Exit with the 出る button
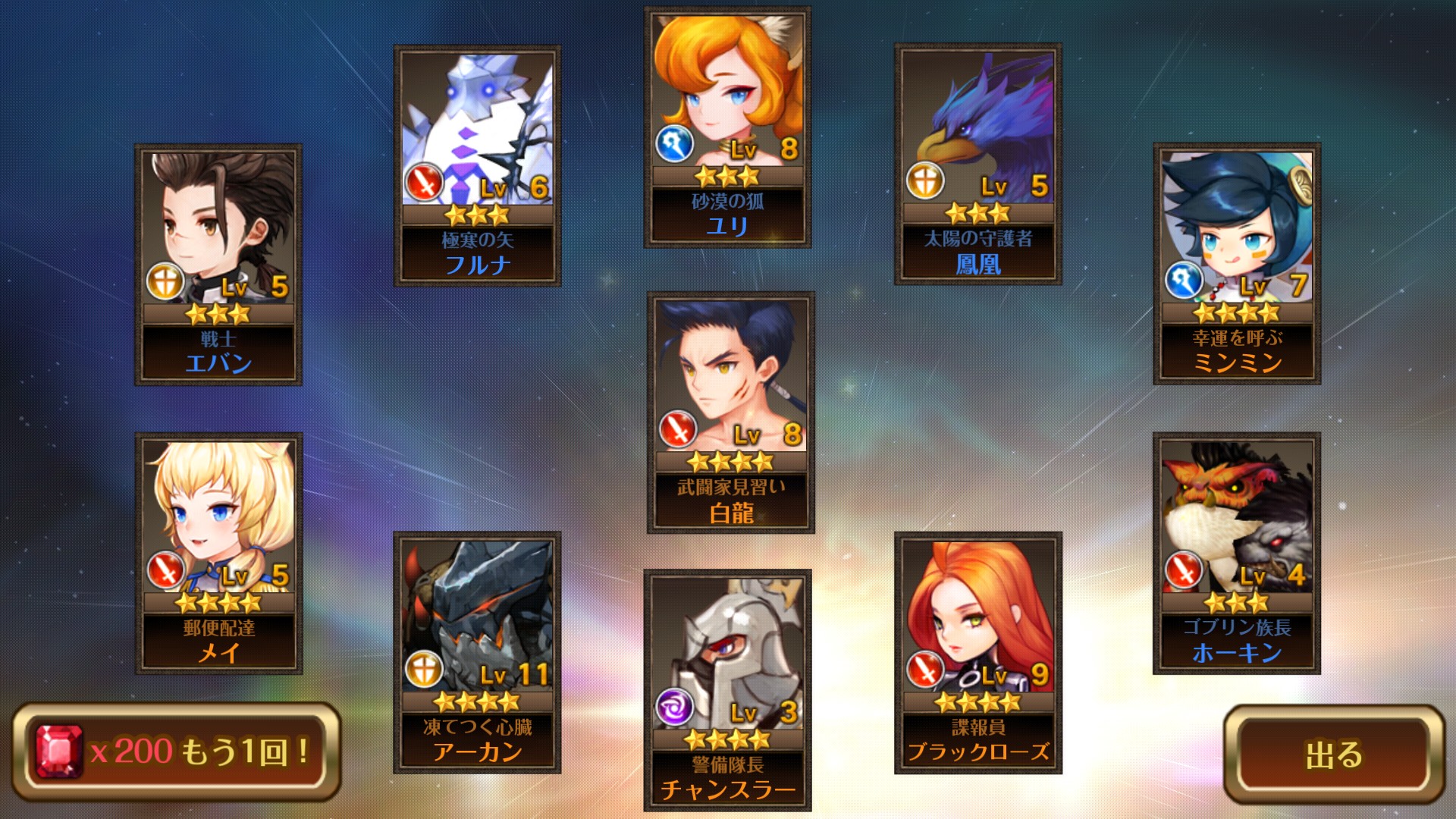The height and width of the screenshot is (819, 1456). point(1333,754)
